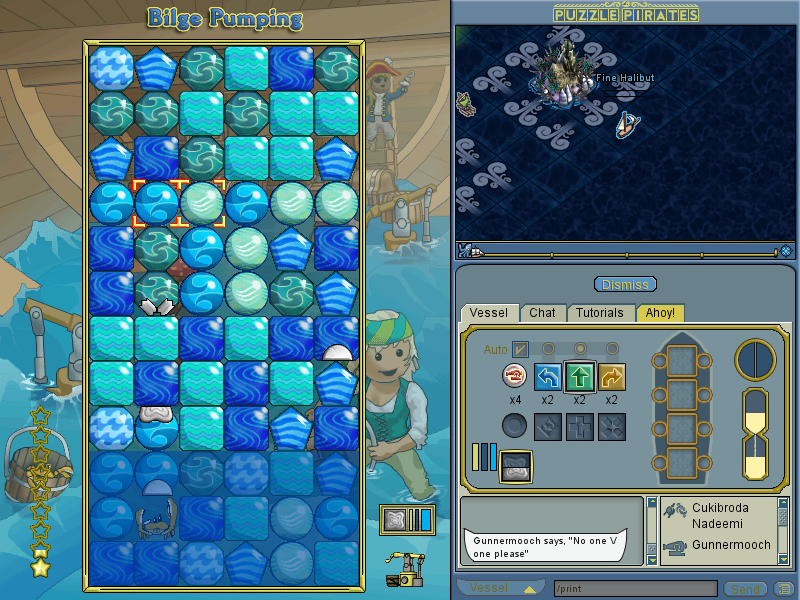Open the Chat tab
The width and height of the screenshot is (800, 600).
point(543,313)
